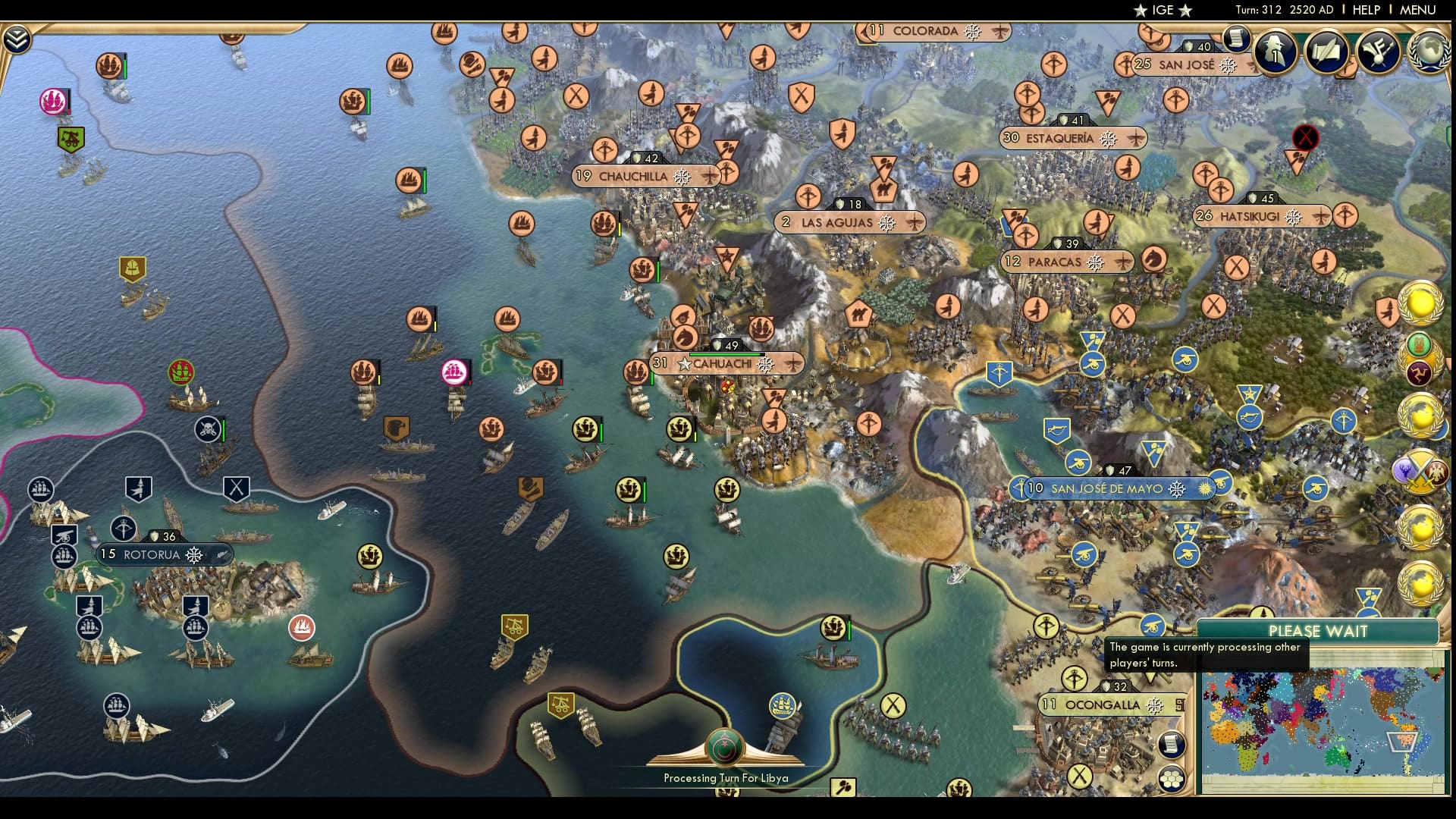Viewport: 1456px width, 819px height.
Task: Click the Isle of Man city-state notification
Action: point(1420,373)
